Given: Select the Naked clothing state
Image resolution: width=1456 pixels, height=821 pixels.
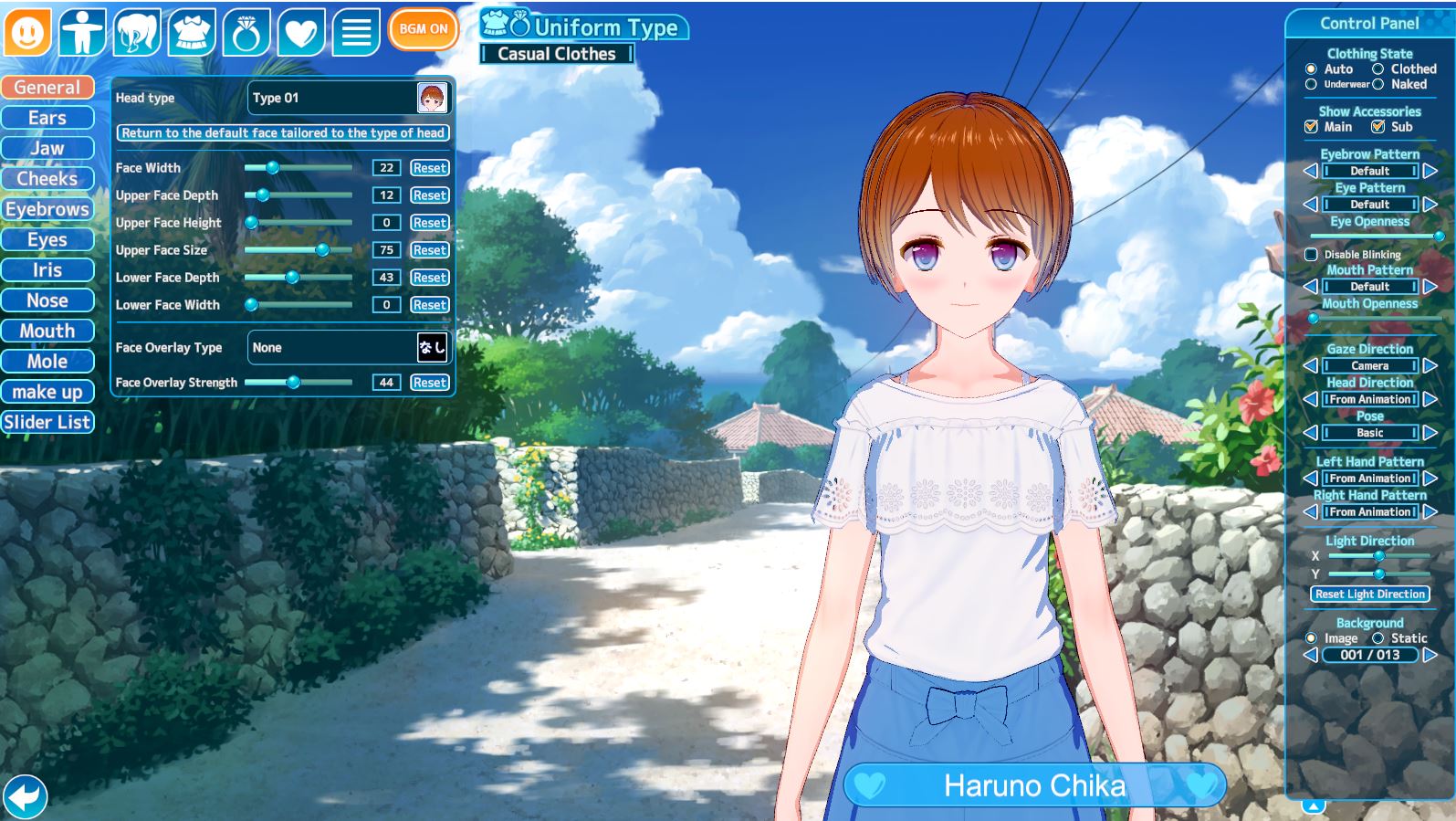Looking at the screenshot, I should point(1378,84).
